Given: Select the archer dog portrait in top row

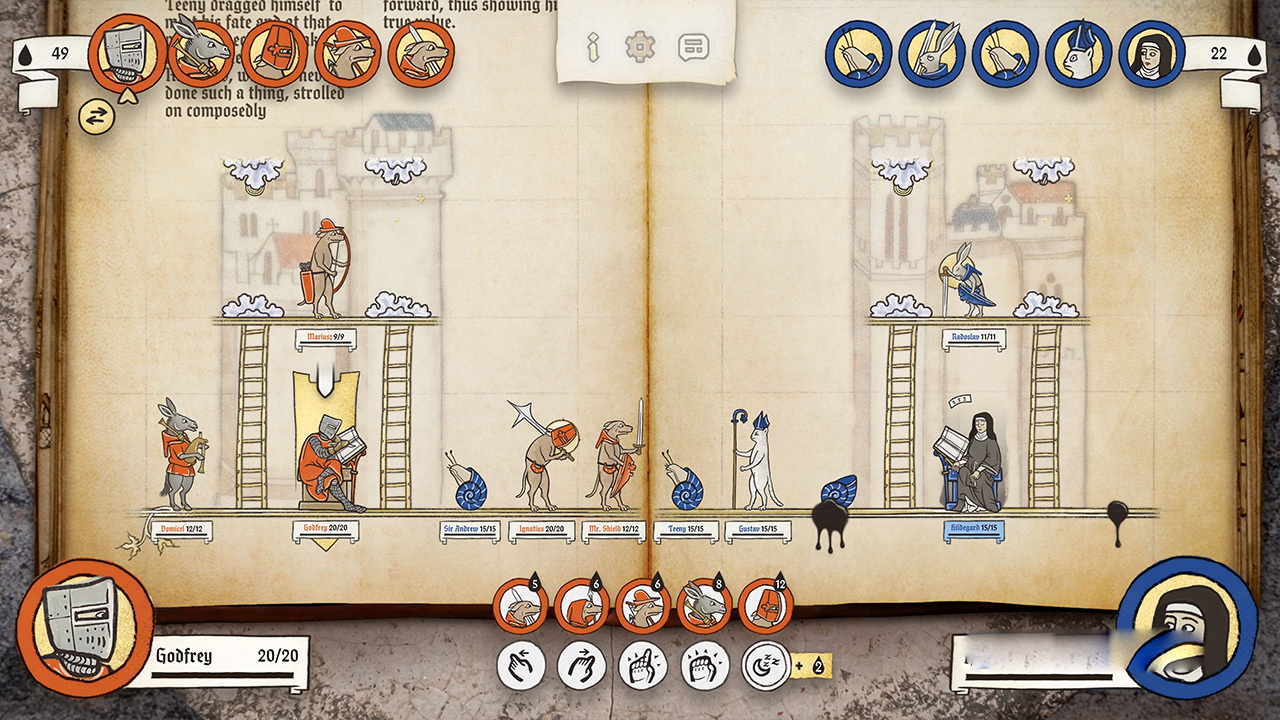Looking at the screenshot, I should click(x=347, y=54).
